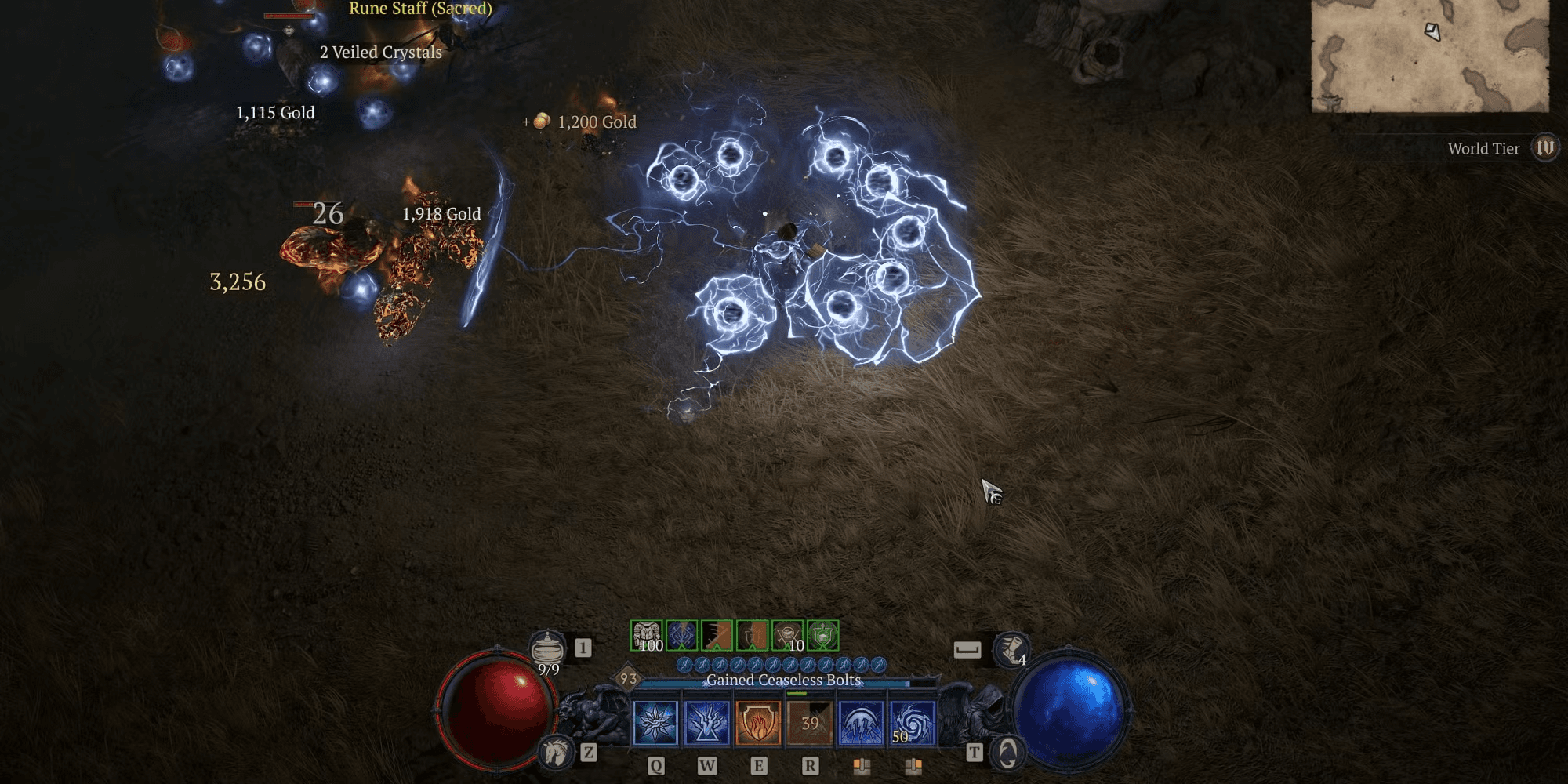Select the skill on cooldown showing 39
1568x784 pixels.
[x=808, y=722]
